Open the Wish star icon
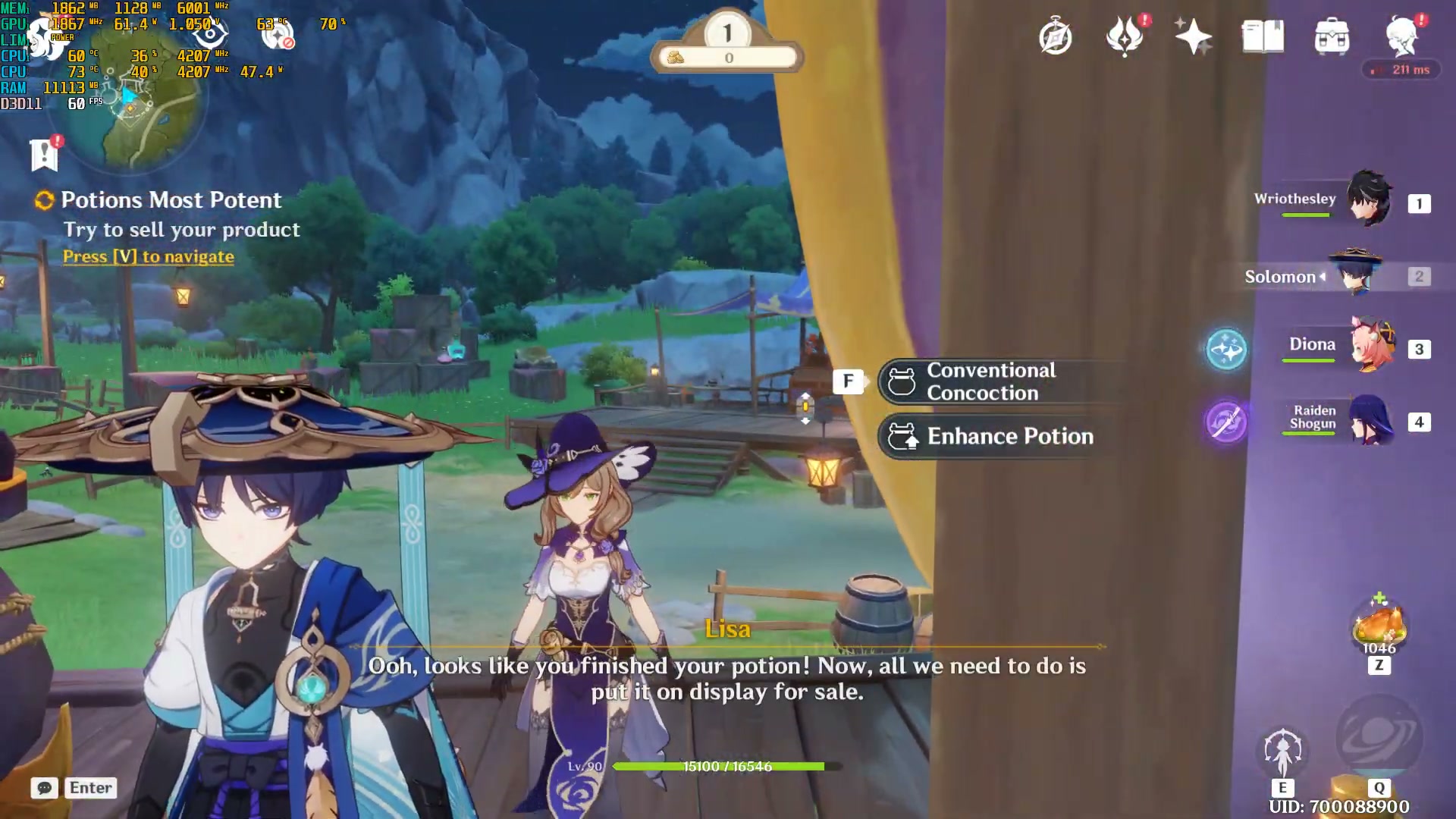 (x=1192, y=36)
